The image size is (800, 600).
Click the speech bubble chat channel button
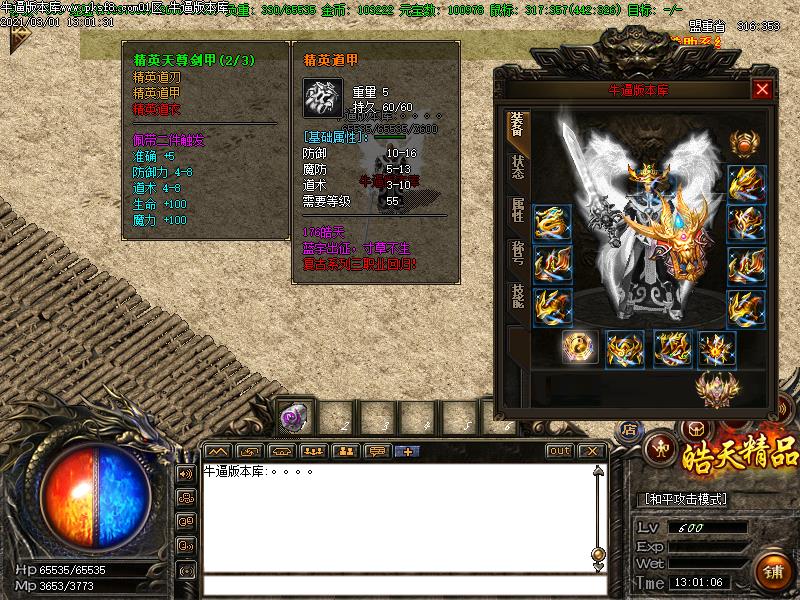click(x=378, y=451)
